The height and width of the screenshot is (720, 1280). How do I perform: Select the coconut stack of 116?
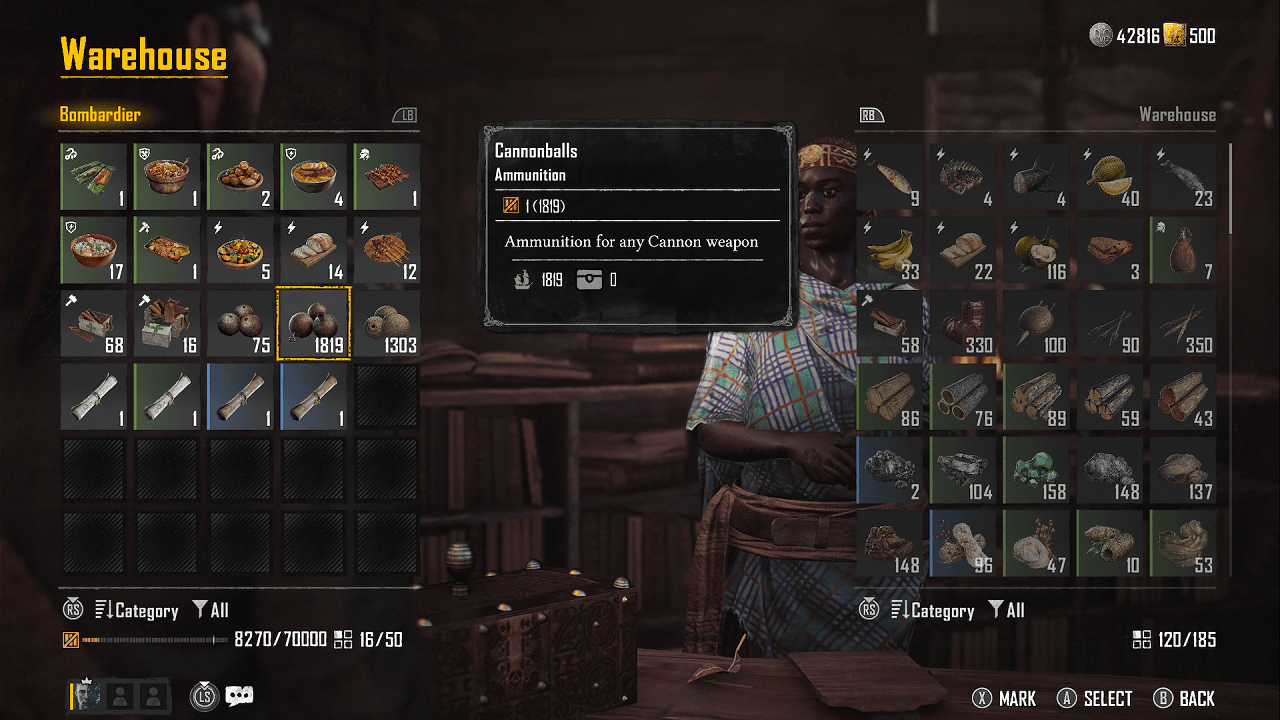pyautogui.click(x=1037, y=250)
